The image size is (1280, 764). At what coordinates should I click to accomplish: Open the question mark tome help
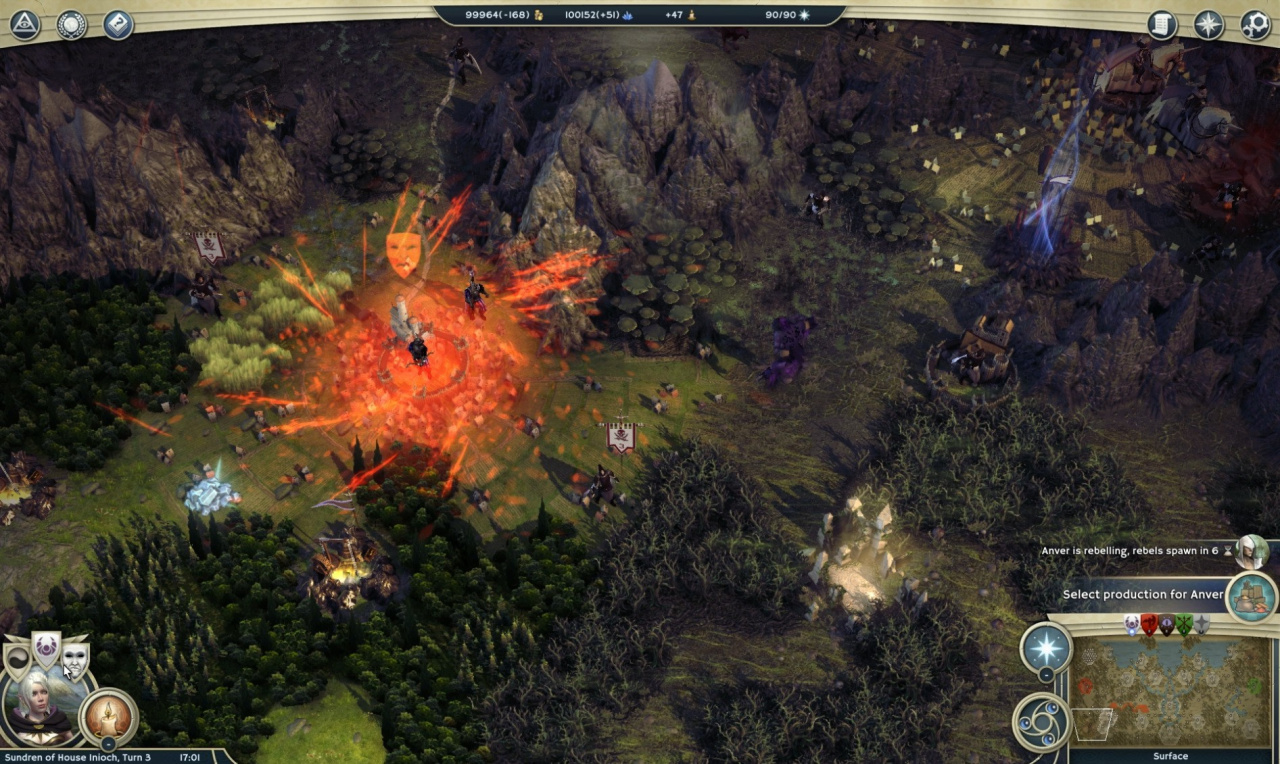pyautogui.click(x=118, y=24)
